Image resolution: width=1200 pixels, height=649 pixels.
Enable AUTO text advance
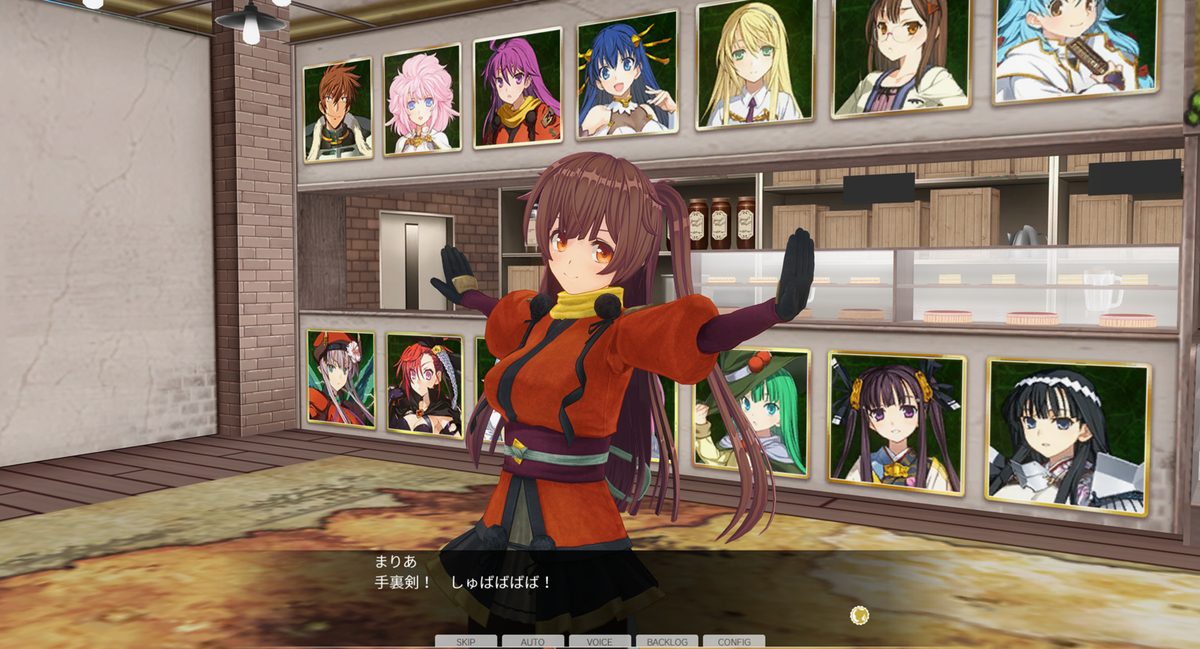coord(533,641)
